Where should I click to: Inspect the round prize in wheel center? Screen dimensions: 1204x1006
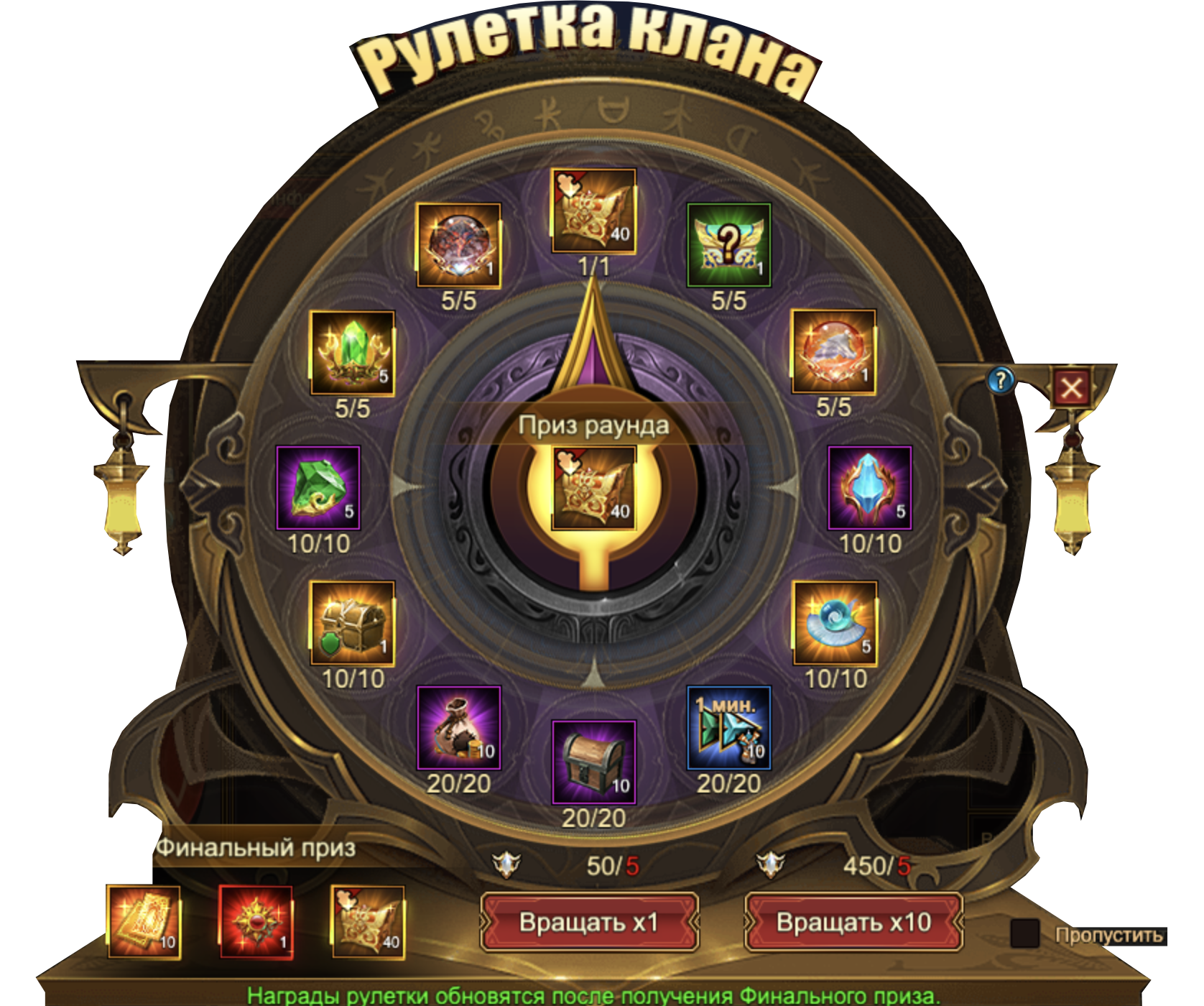click(593, 488)
